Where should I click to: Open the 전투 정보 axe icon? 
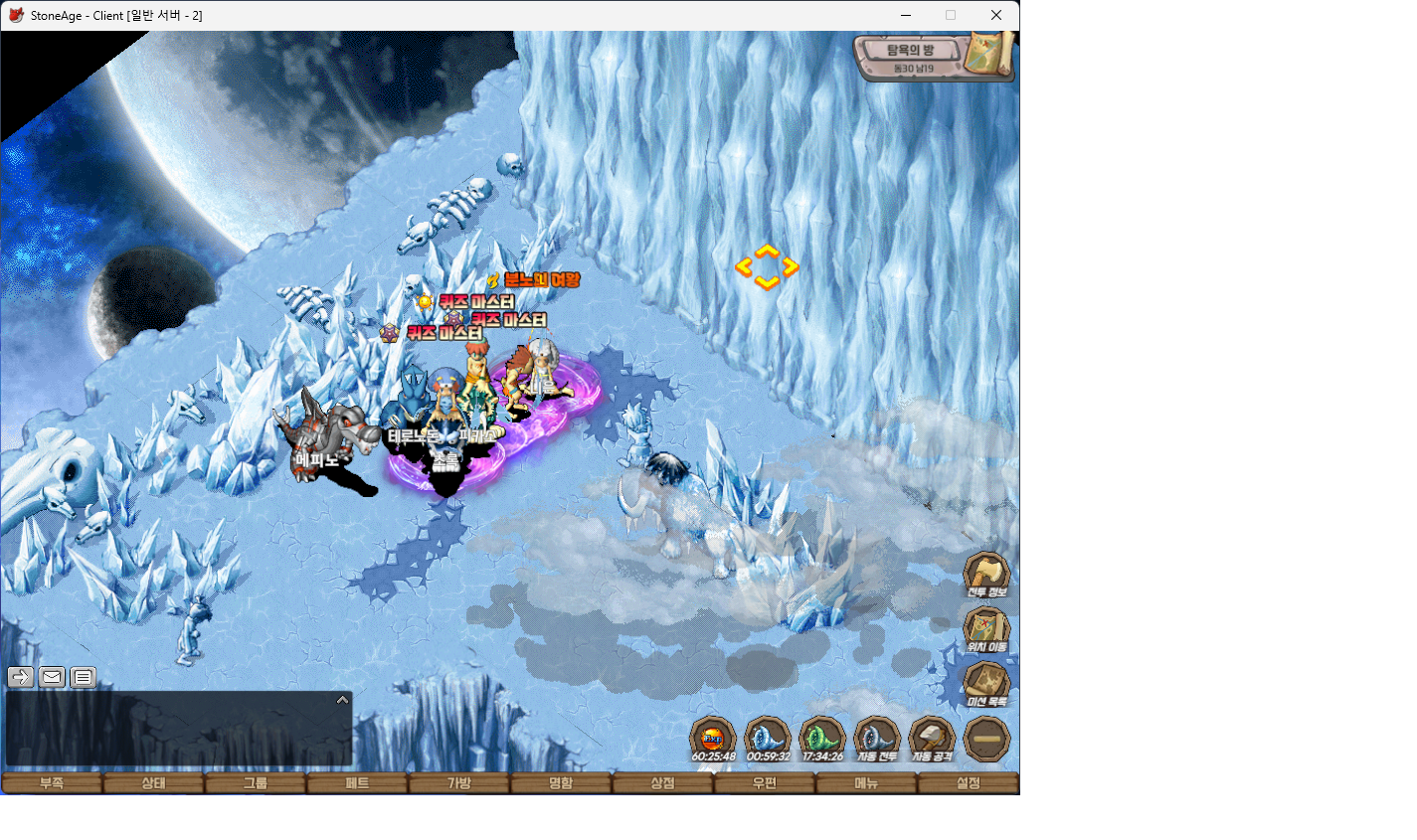pyautogui.click(x=986, y=574)
